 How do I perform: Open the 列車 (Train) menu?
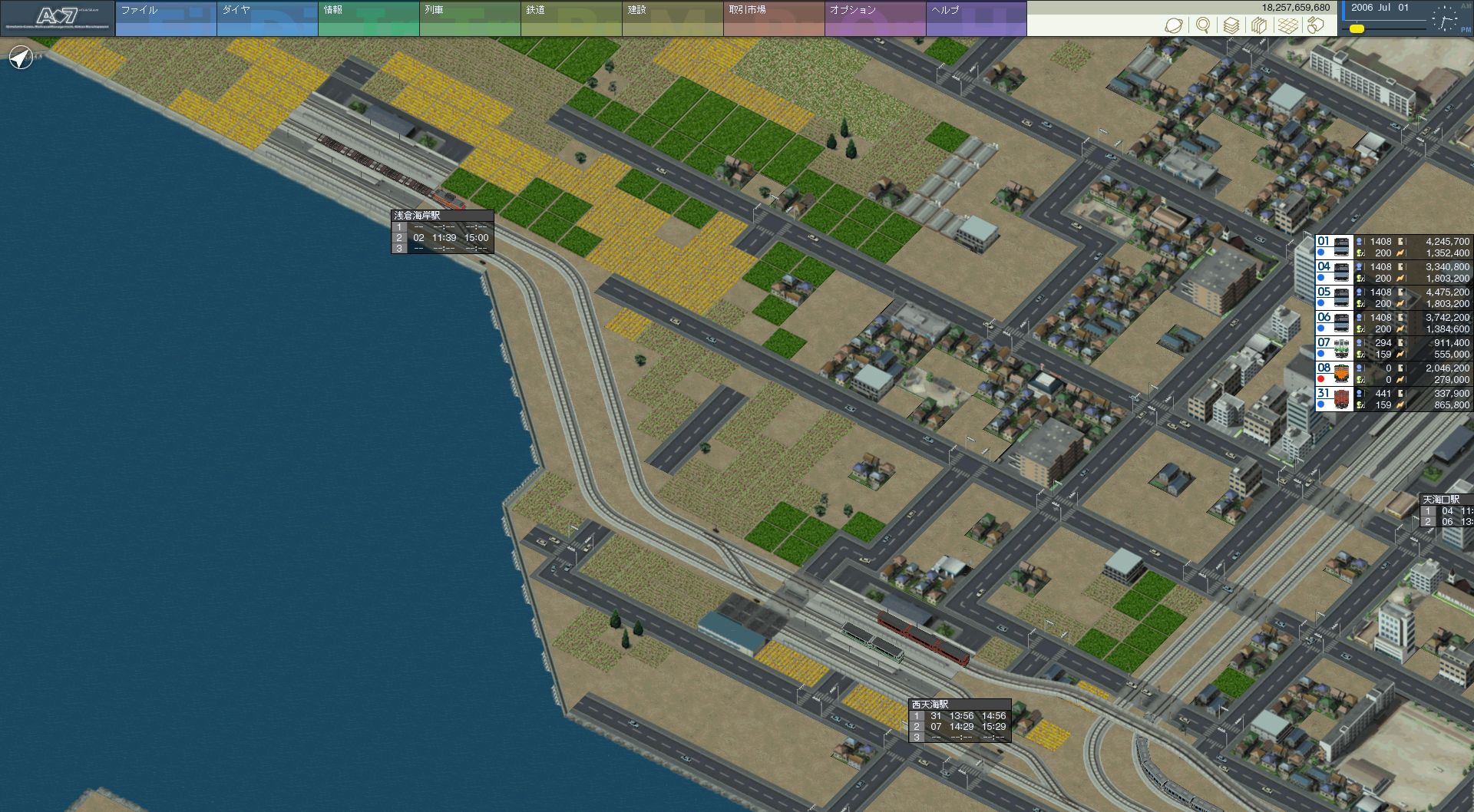point(469,18)
